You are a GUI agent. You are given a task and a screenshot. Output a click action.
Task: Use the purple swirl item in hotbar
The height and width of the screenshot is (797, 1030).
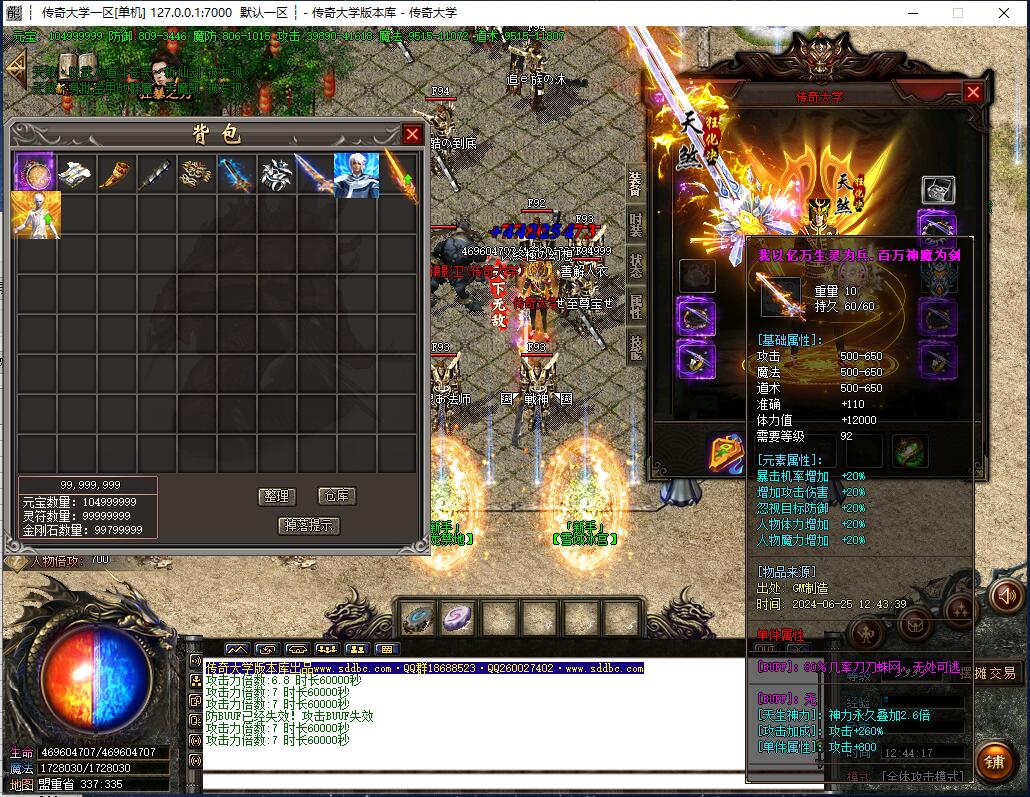coord(458,618)
